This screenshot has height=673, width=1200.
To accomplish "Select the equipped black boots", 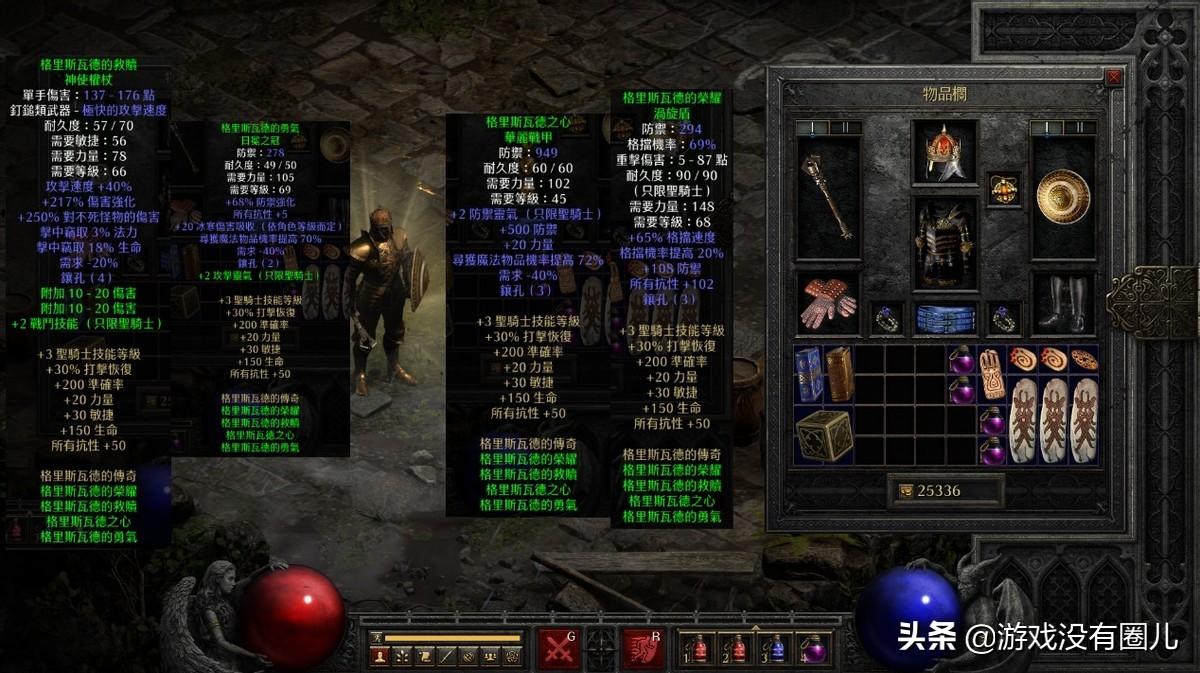I will click(x=1064, y=303).
